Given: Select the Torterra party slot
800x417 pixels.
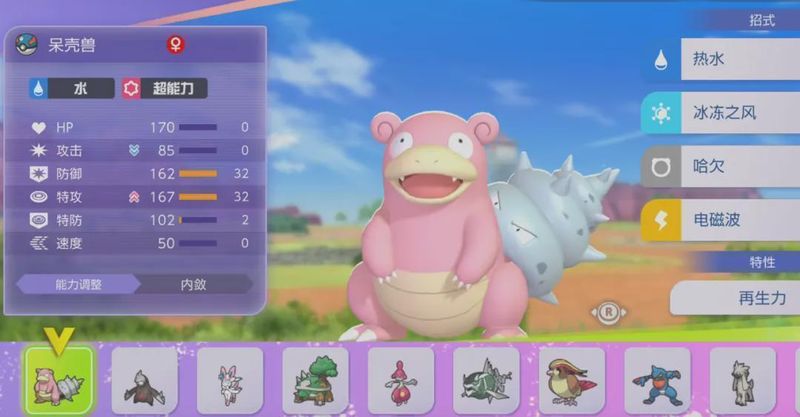Looking at the screenshot, I should [315, 381].
